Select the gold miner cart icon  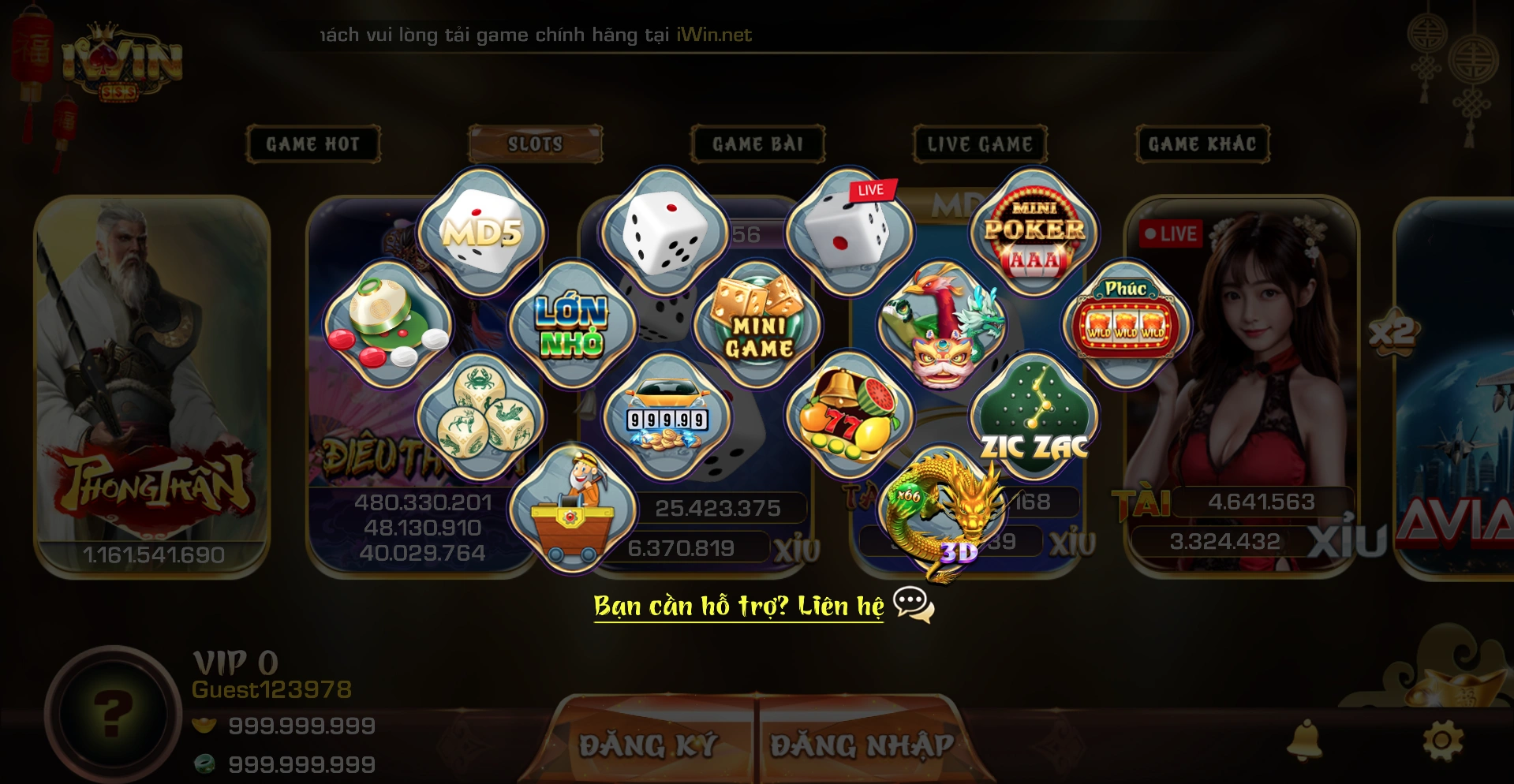(573, 509)
